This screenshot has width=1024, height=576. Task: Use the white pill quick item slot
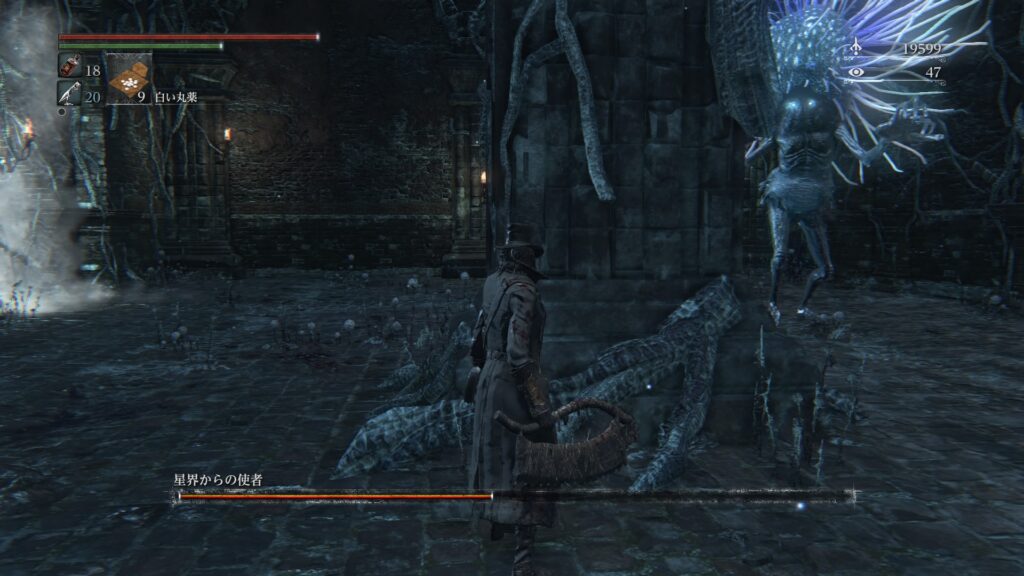(128, 79)
